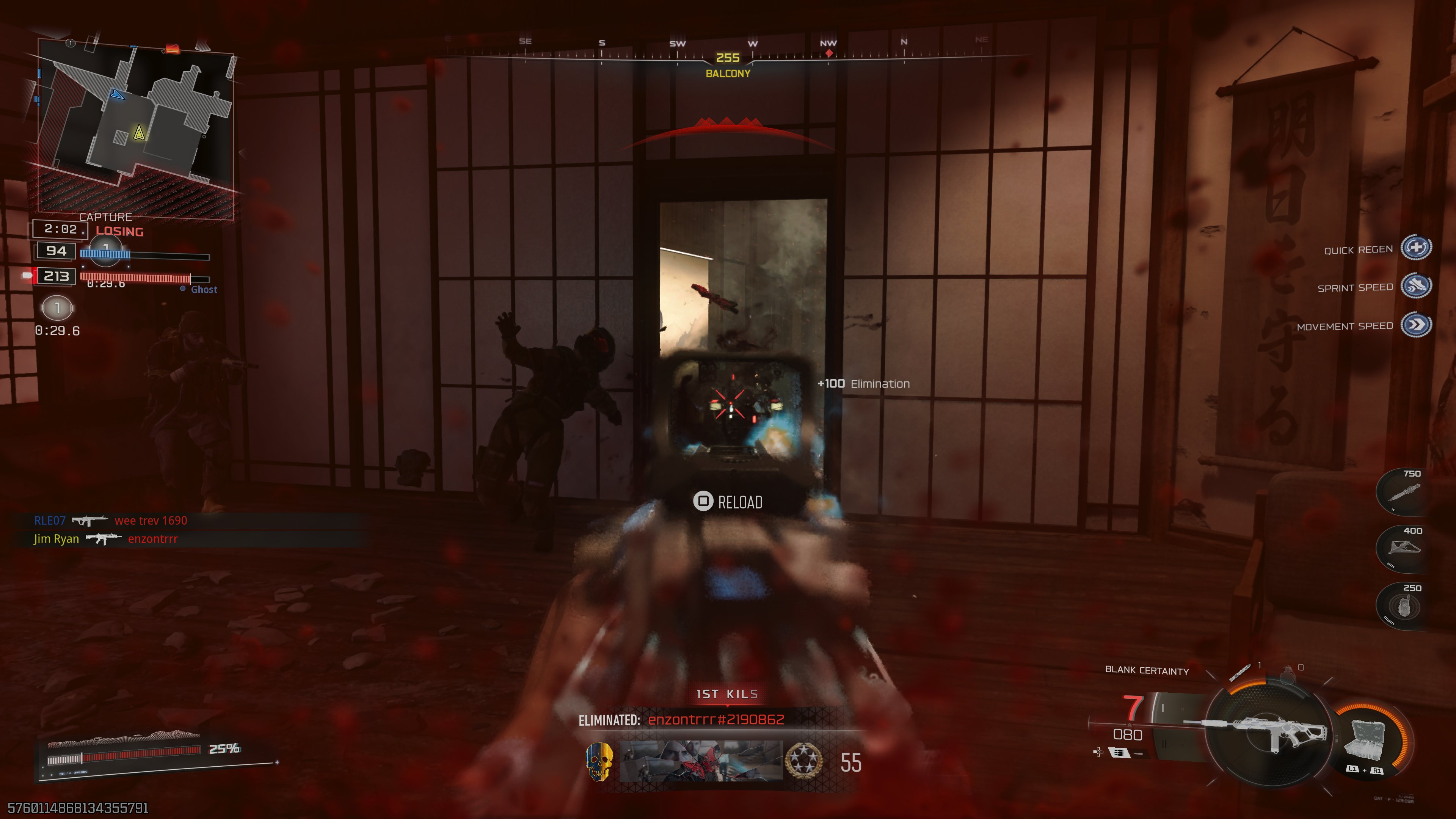
Task: Click the objective 1 capture marker
Action: (x=57, y=308)
